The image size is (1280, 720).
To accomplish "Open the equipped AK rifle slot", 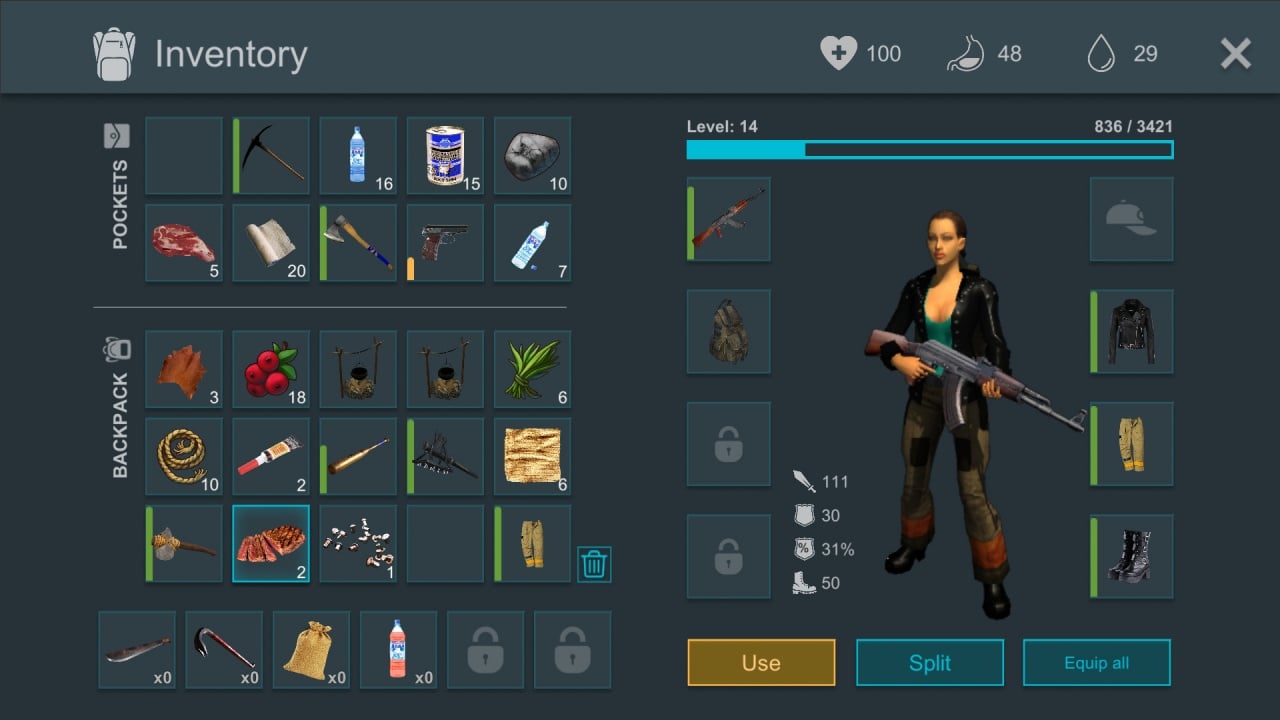I will pyautogui.click(x=729, y=219).
